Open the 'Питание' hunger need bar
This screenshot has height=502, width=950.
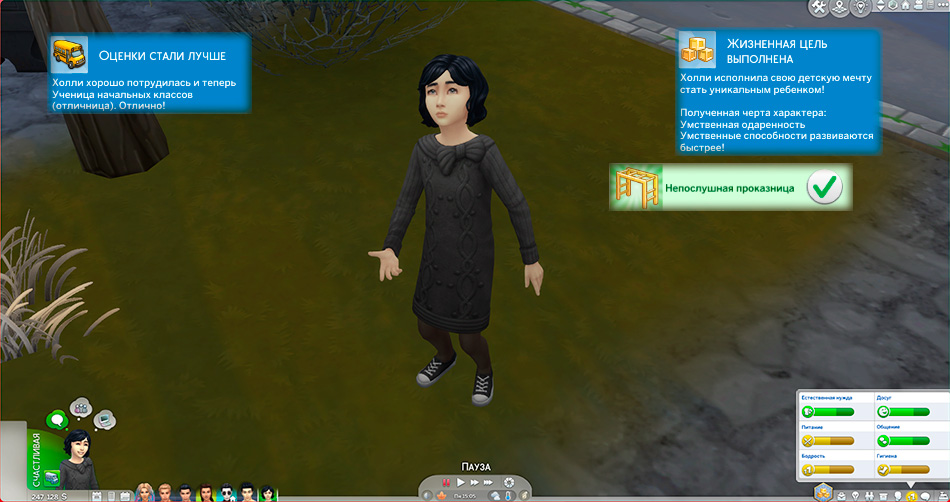829,440
